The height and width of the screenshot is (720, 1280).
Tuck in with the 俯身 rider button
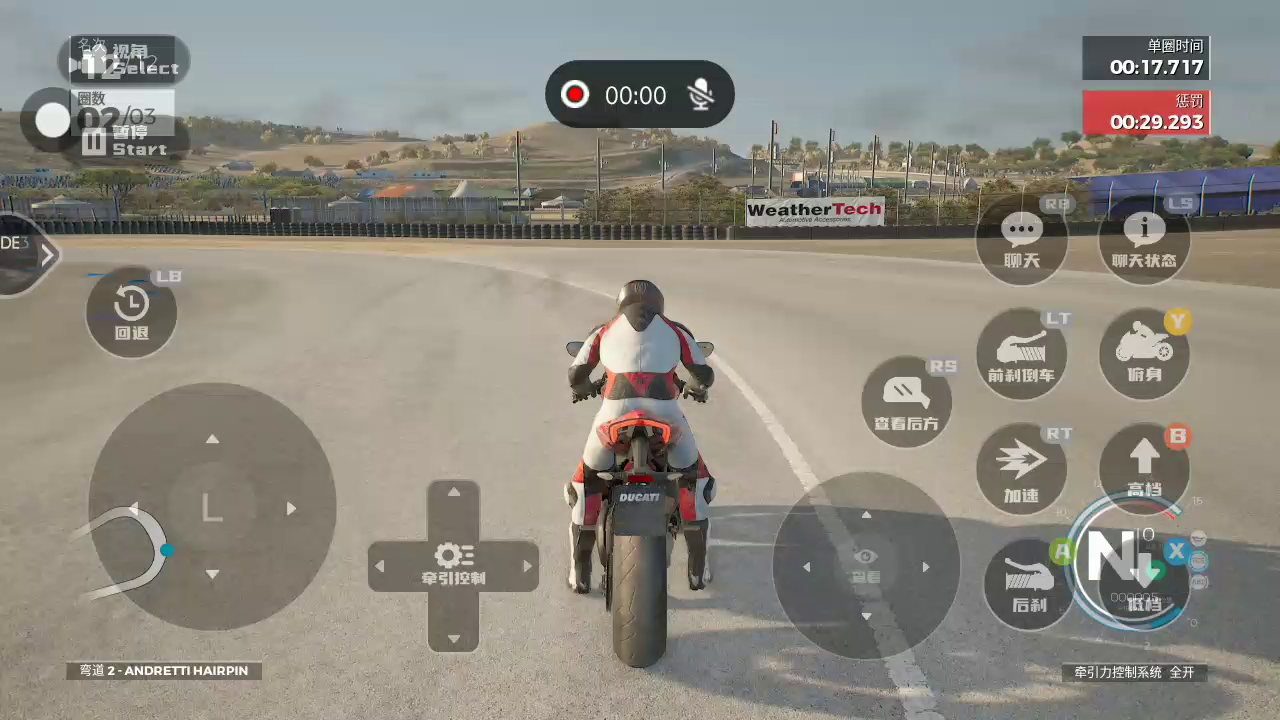tap(1144, 354)
